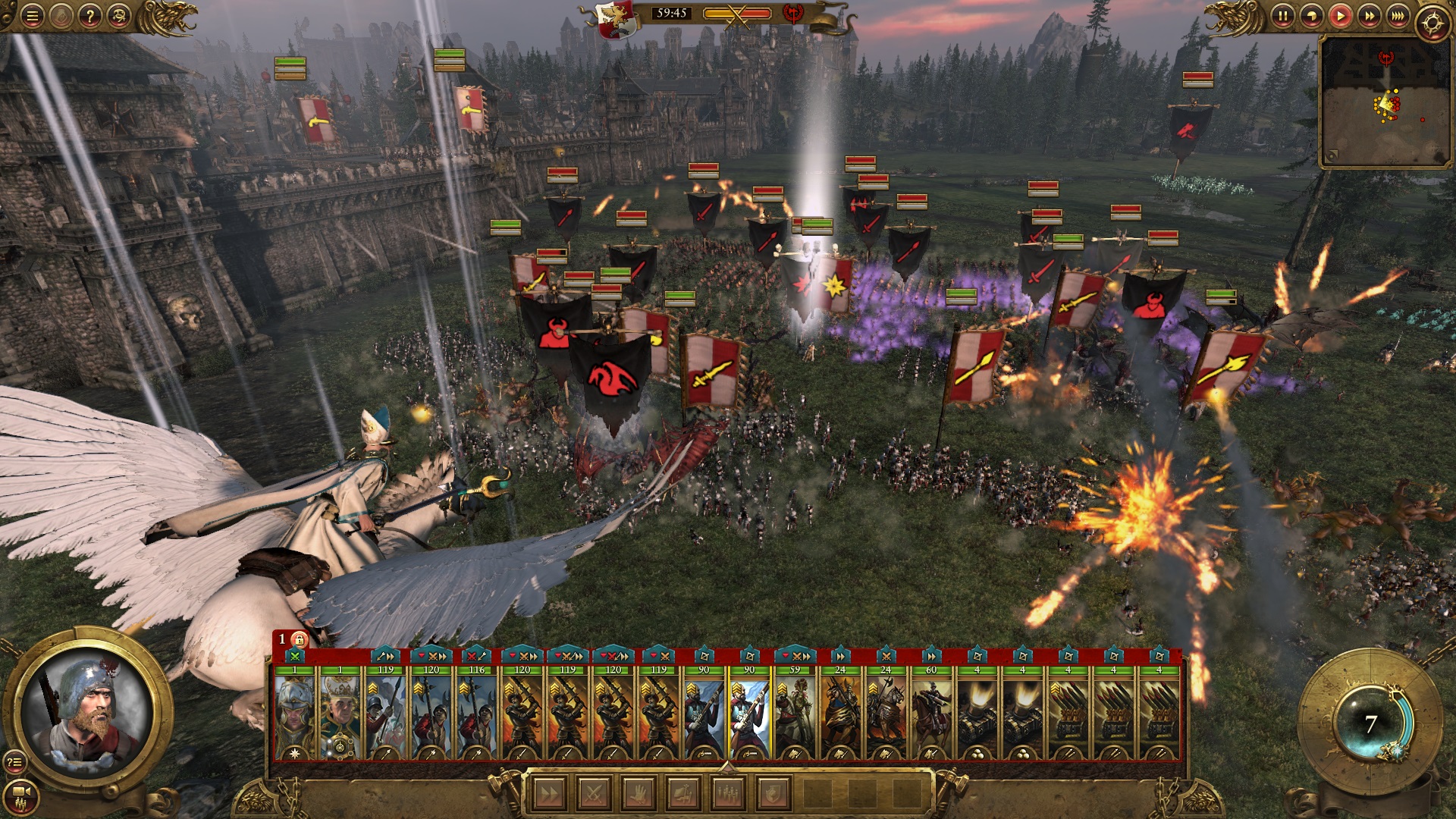Set battle to slow motion speed
Viewport: 1456px width, 819px height.
[x=1311, y=16]
